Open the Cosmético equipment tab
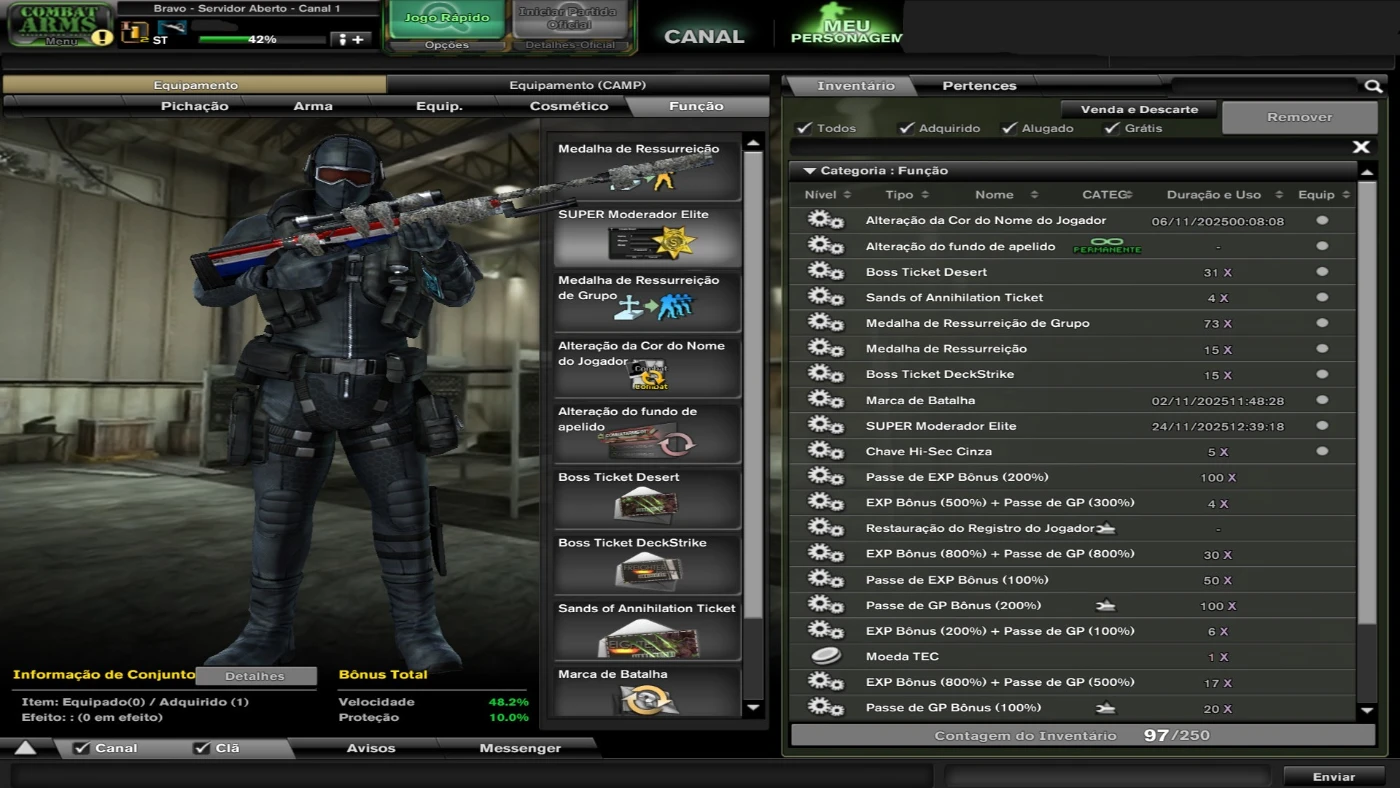Viewport: 1400px width, 788px height. click(567, 105)
